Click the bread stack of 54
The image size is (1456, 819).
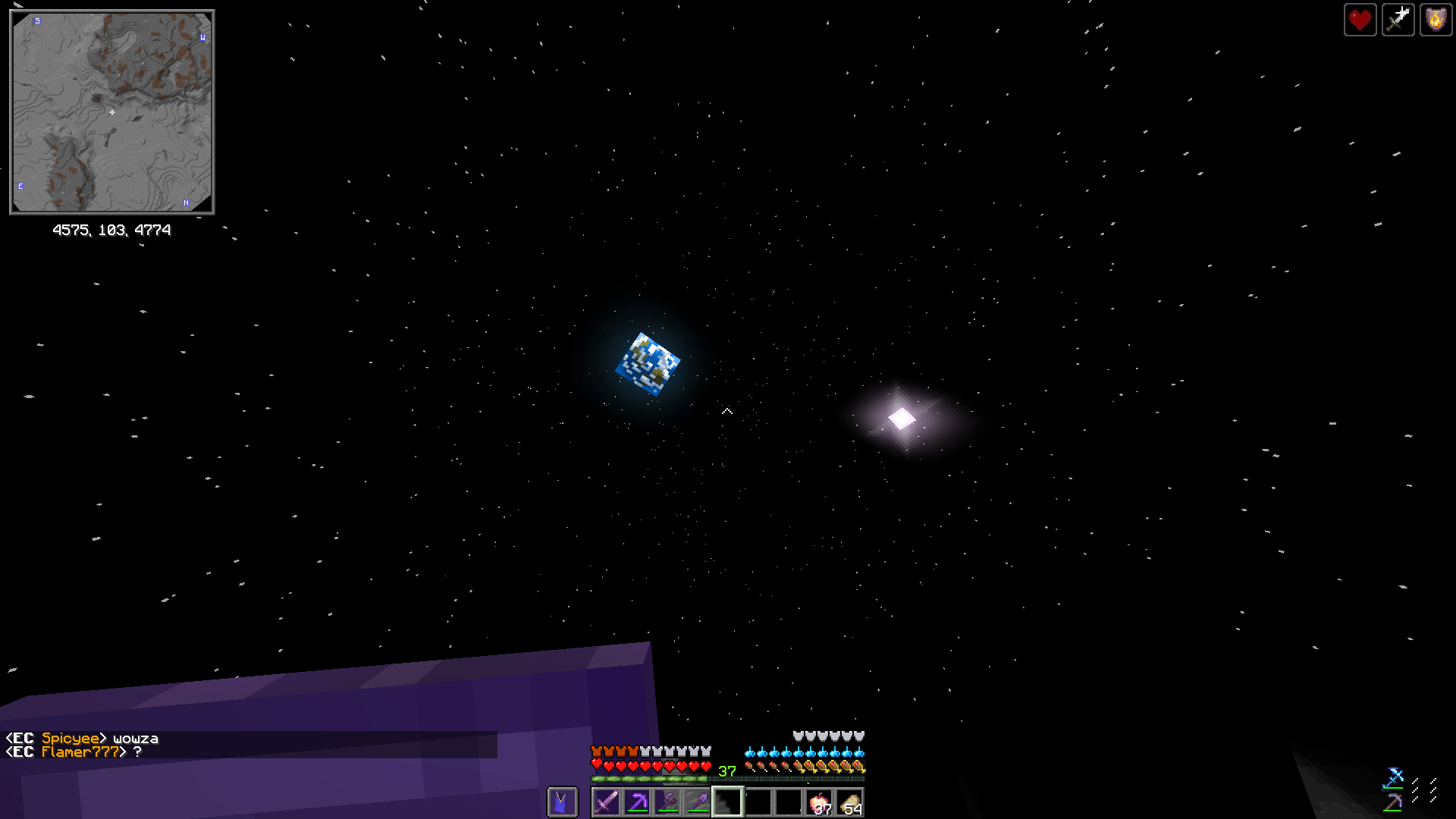pyautogui.click(x=850, y=802)
